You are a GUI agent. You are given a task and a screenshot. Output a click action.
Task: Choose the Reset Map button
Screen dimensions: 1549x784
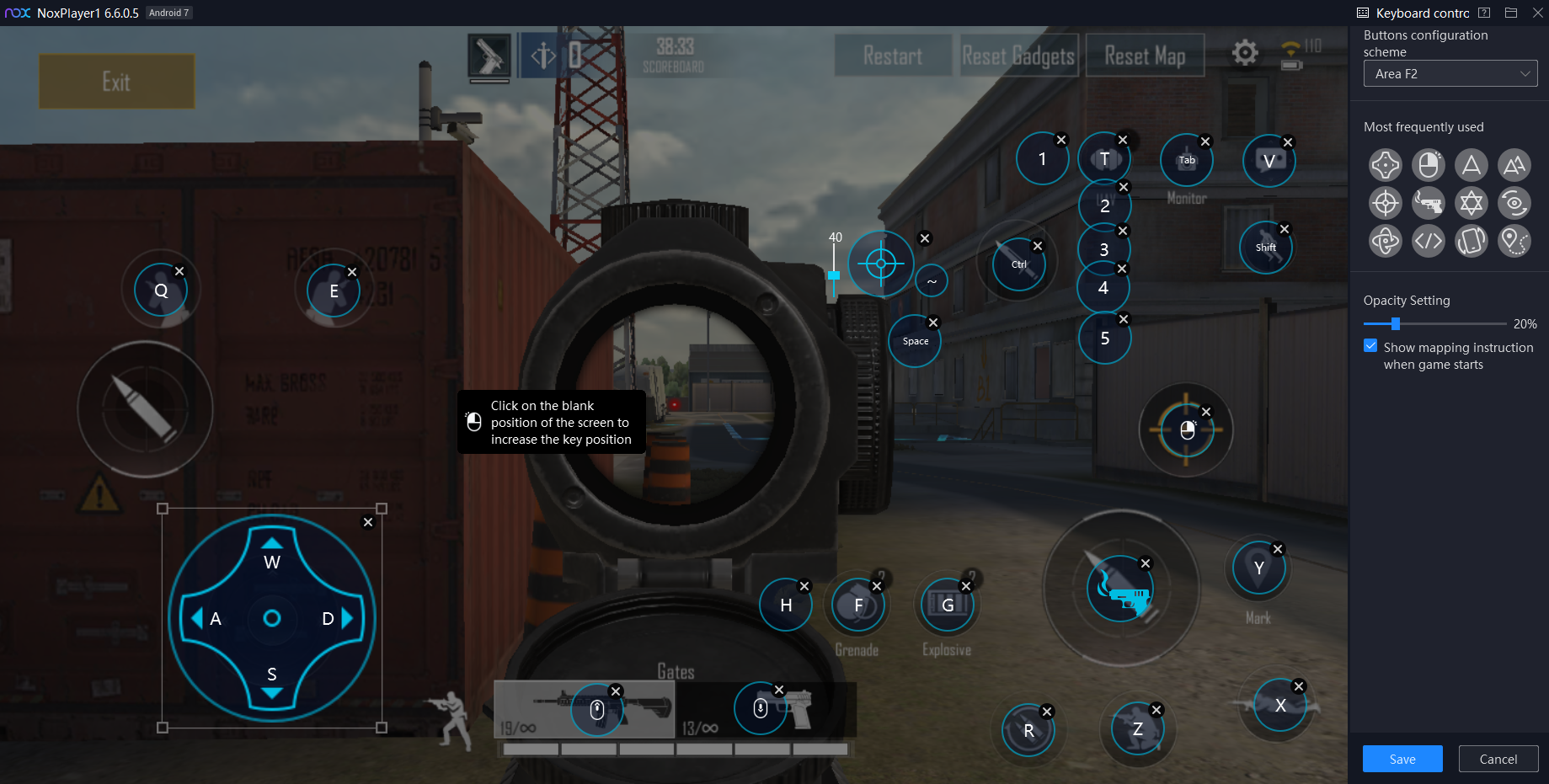coord(1145,56)
